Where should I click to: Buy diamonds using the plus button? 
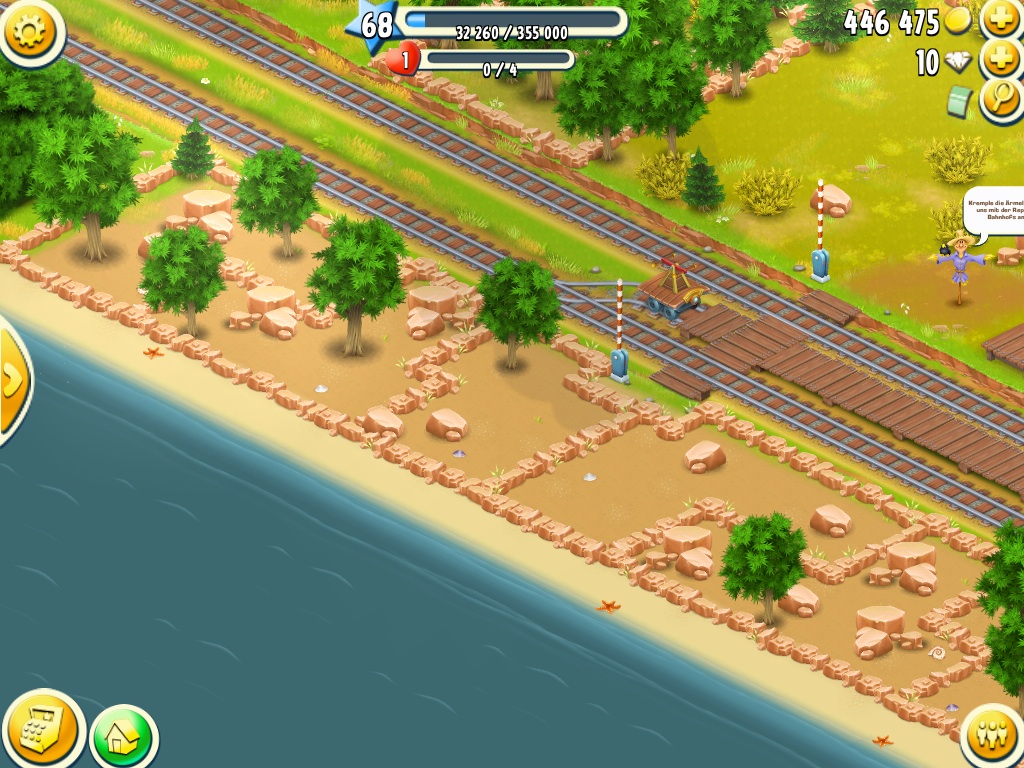tap(1001, 60)
